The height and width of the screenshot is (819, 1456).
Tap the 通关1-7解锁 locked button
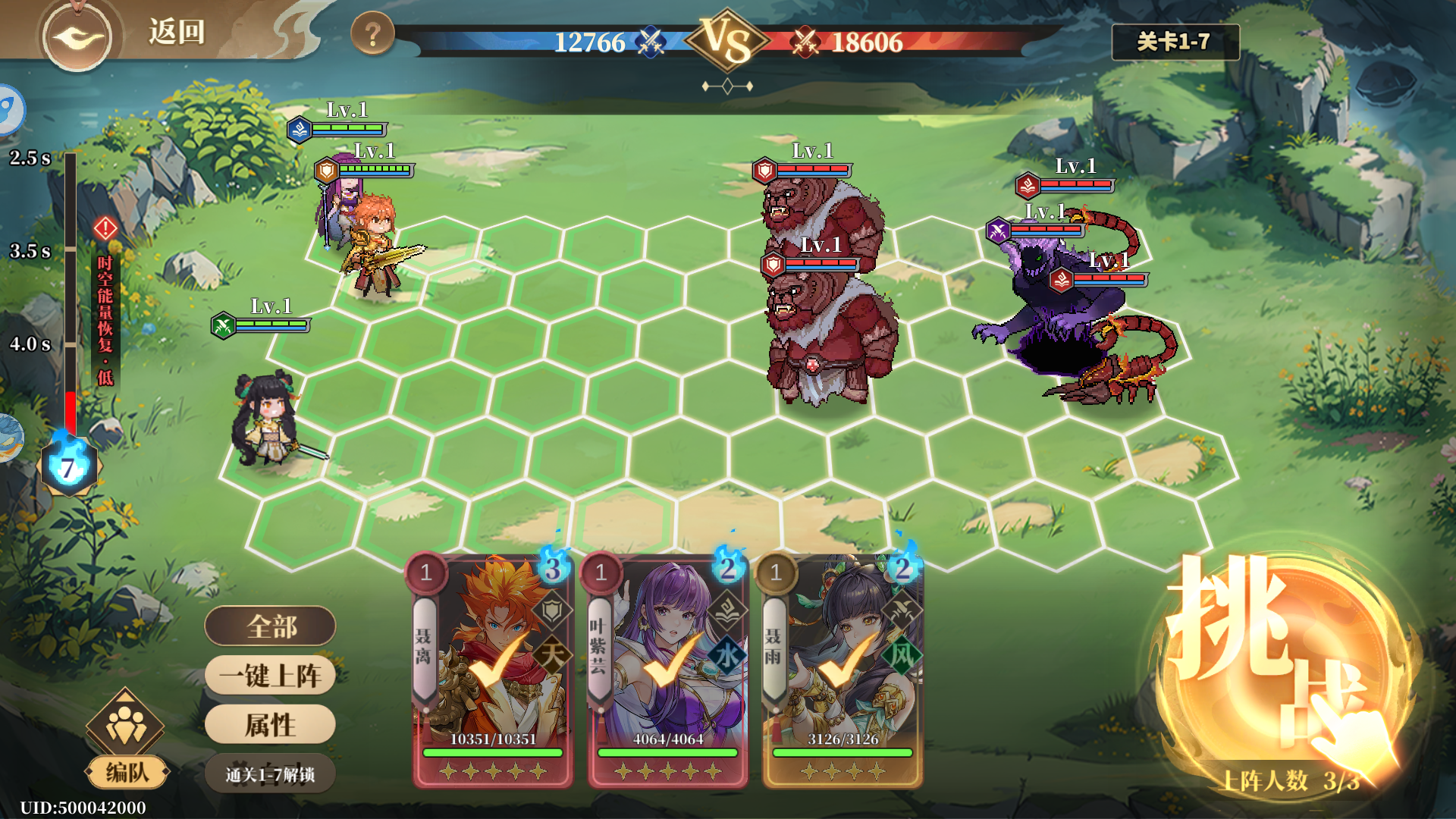click(x=270, y=774)
